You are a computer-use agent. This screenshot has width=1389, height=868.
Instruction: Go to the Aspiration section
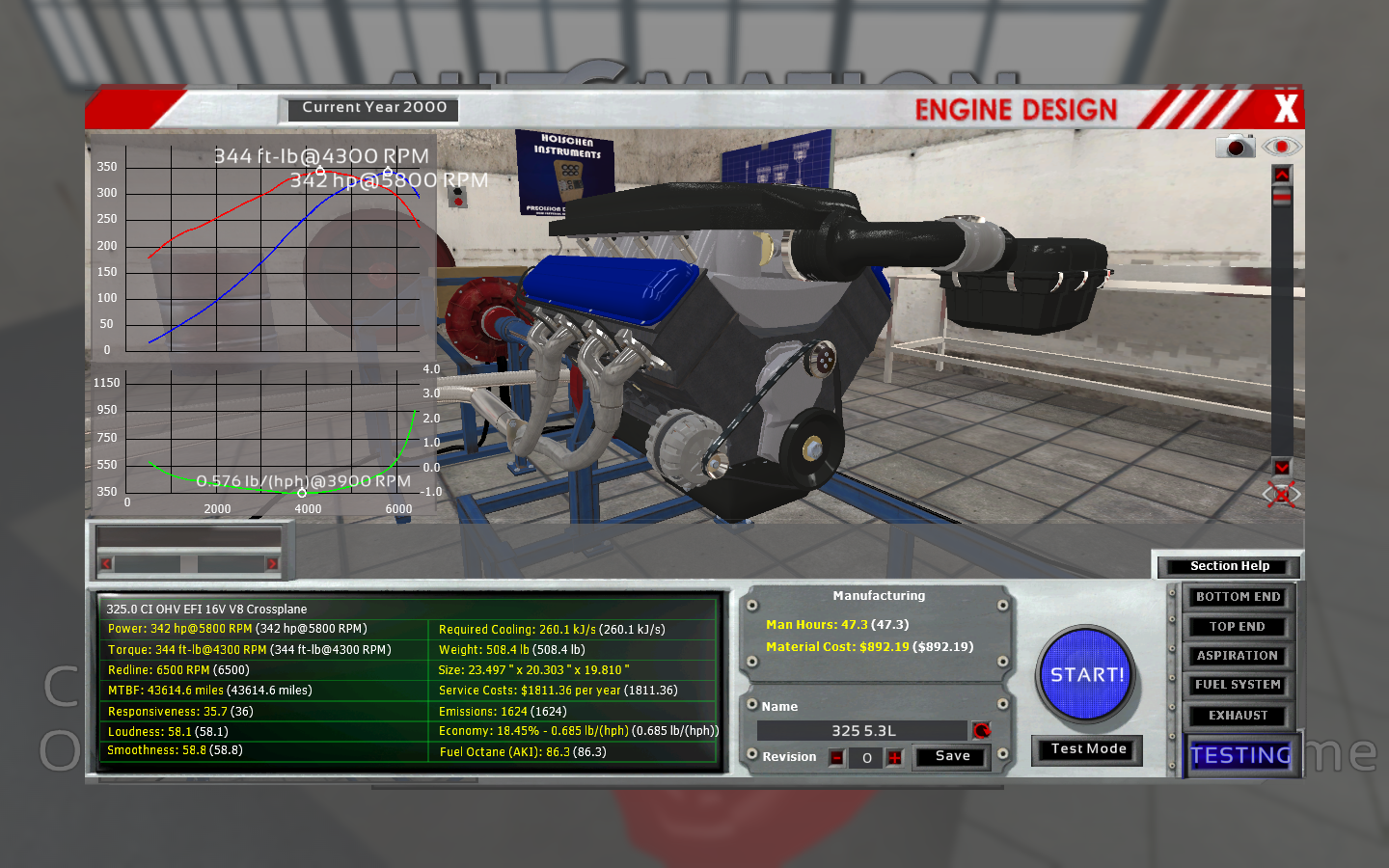click(1238, 656)
